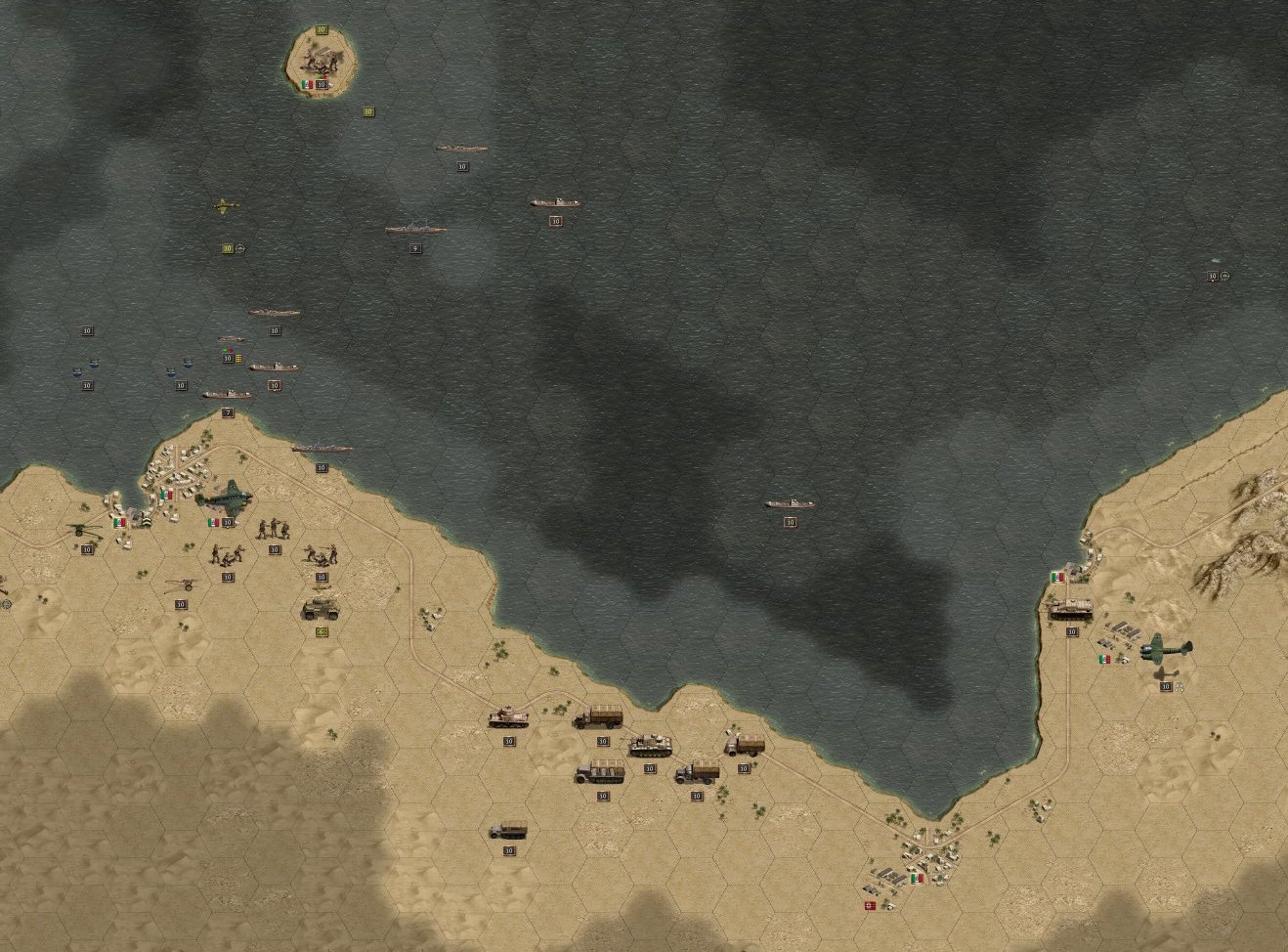Select the yellow fighter plane over the sea
Viewport: 1288px width, 952px height.
pos(226,206)
